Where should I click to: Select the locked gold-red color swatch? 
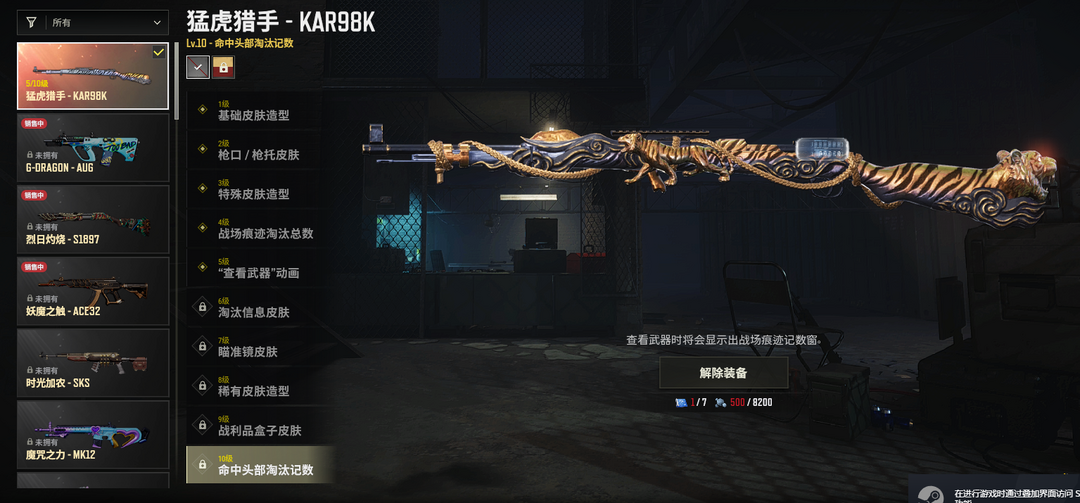pyautogui.click(x=223, y=67)
